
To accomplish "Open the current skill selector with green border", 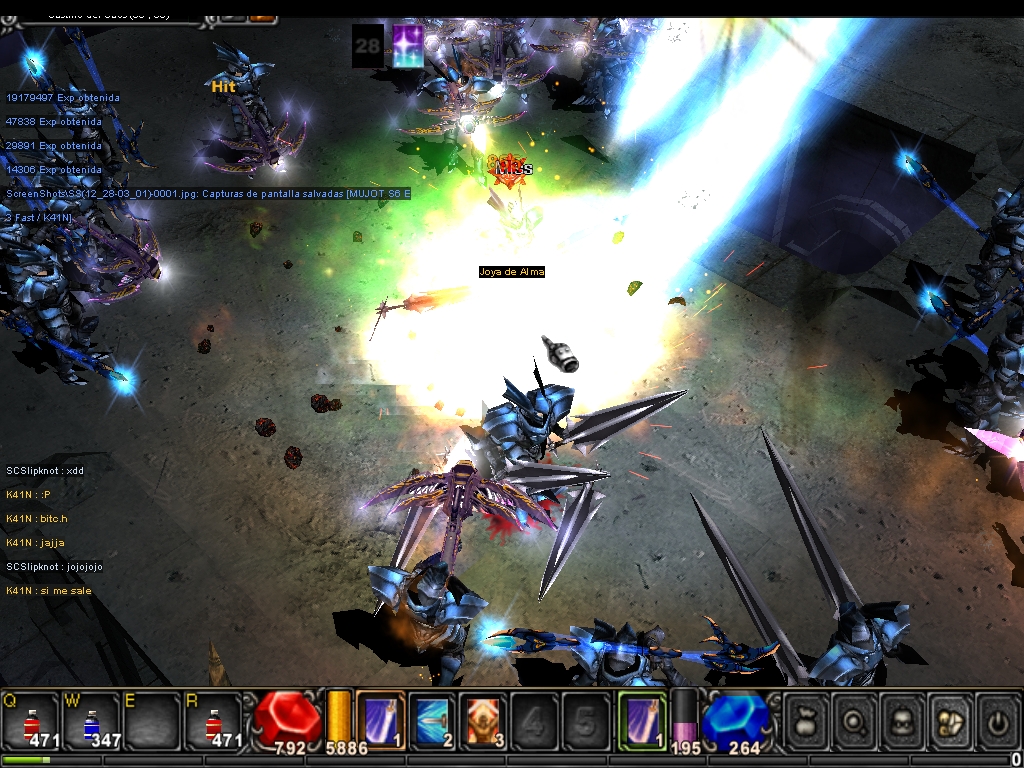I will pos(641,719).
